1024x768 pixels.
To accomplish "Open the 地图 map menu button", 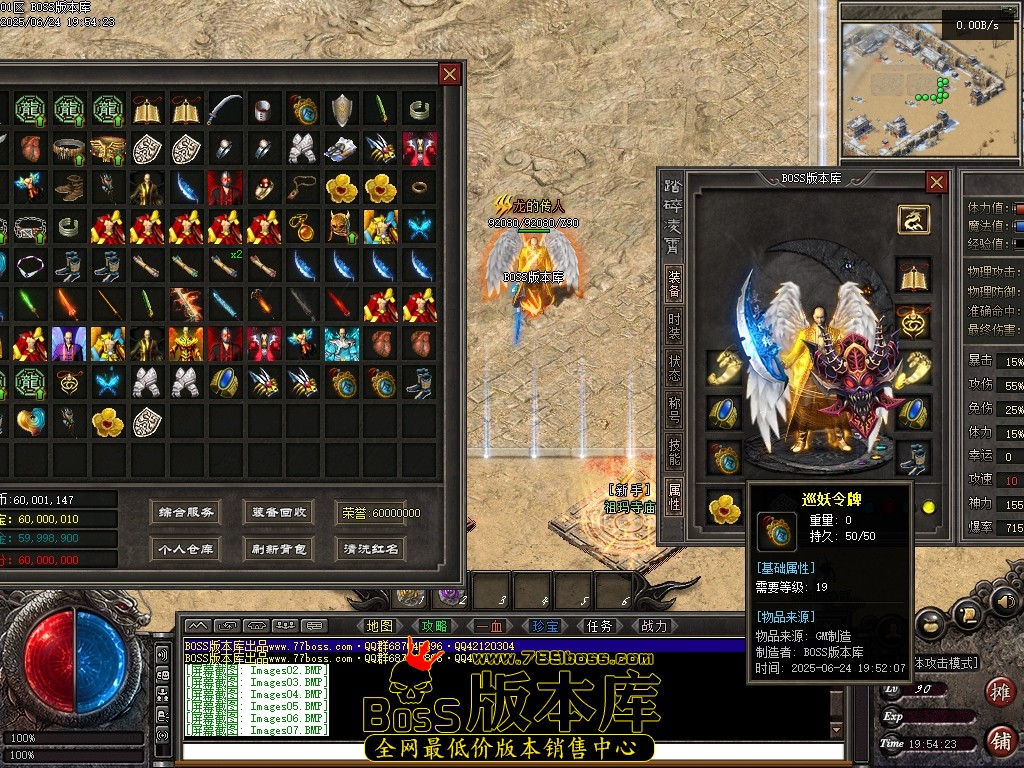I will [x=380, y=626].
